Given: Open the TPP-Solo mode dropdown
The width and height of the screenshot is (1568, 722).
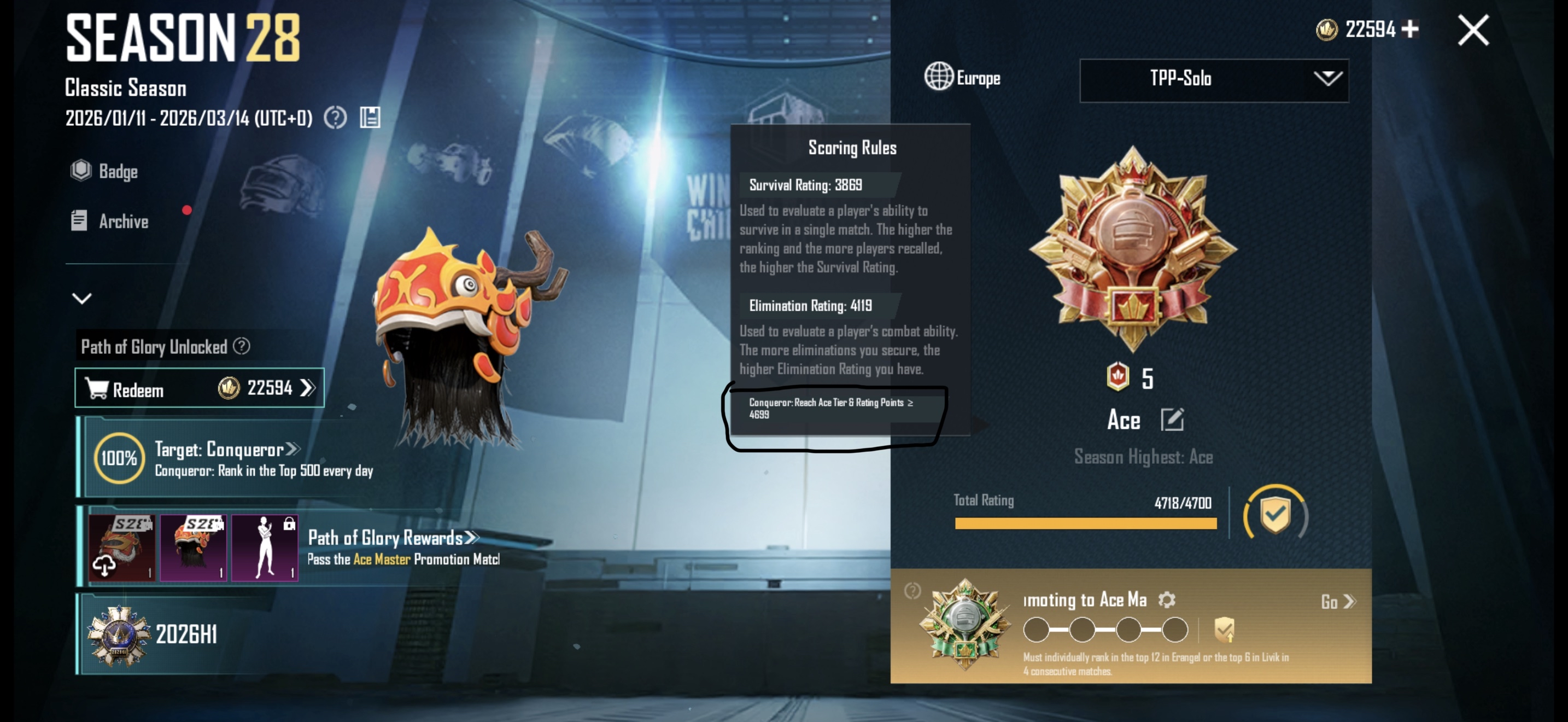Looking at the screenshot, I should (x=1214, y=80).
